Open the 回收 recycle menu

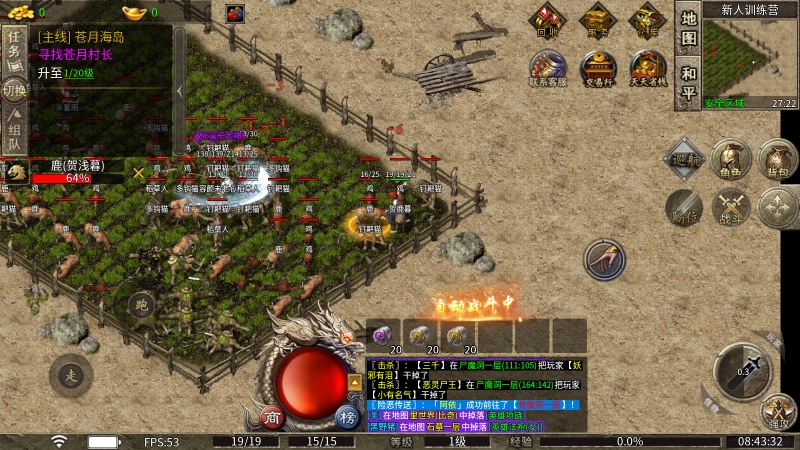click(x=547, y=20)
